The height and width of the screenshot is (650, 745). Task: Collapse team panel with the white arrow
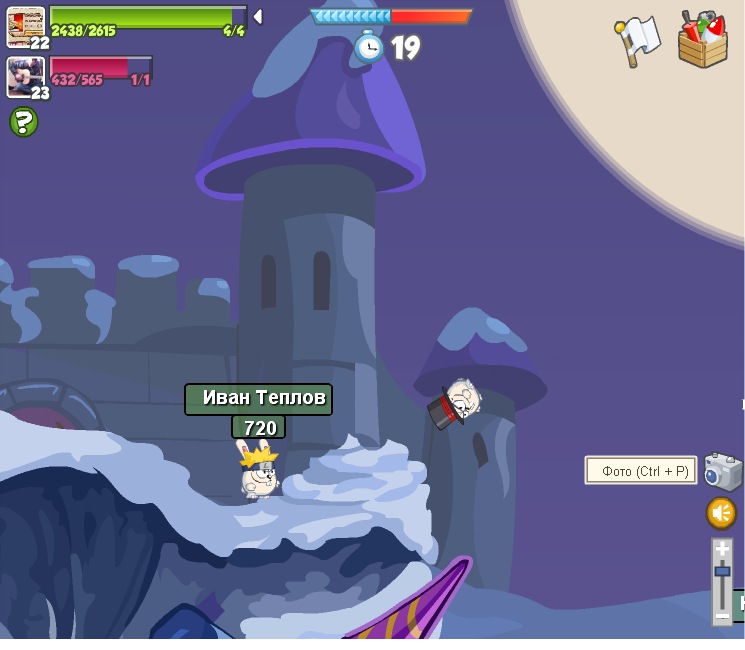258,16
